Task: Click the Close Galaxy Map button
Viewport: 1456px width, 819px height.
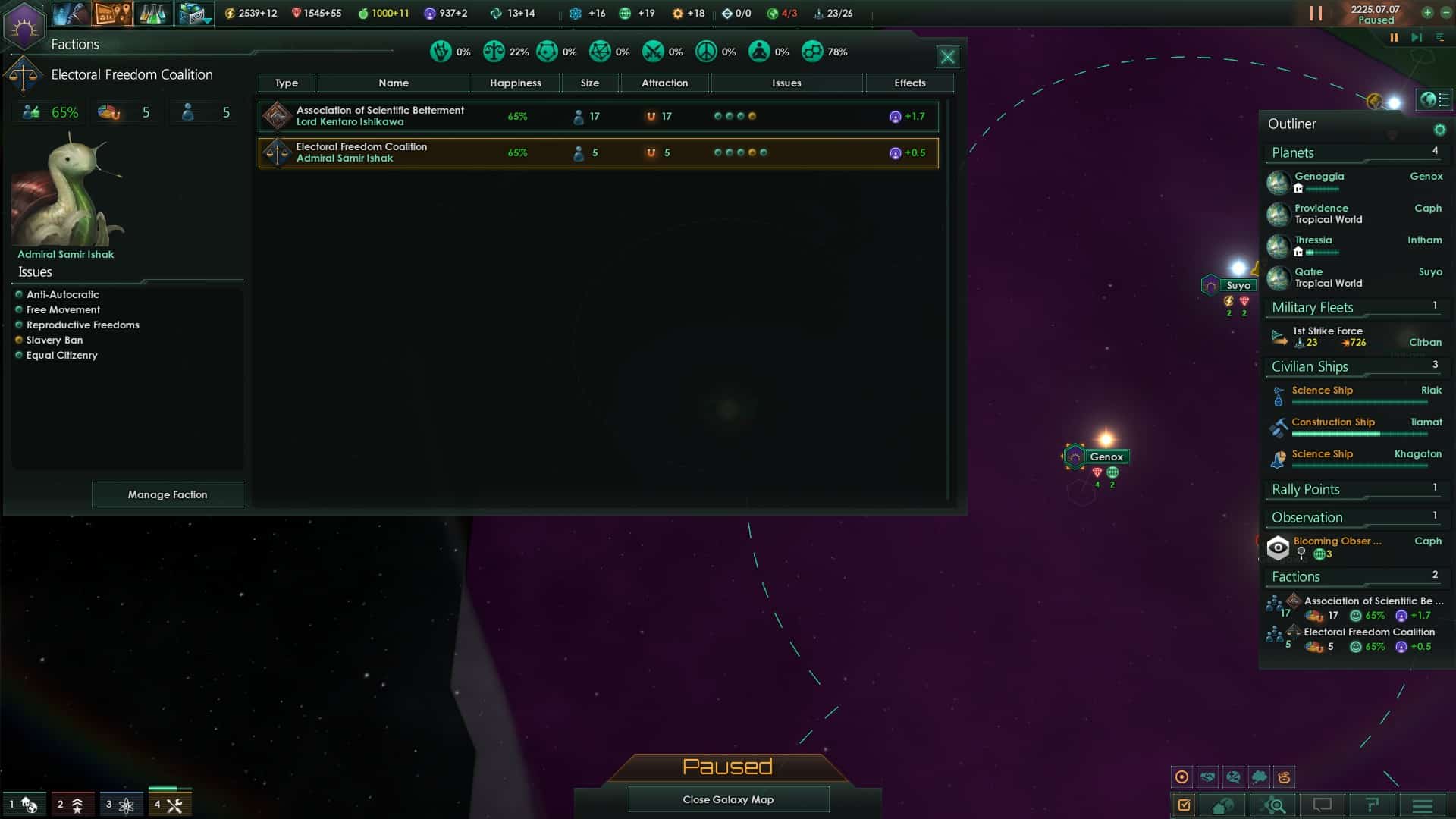Action: pyautogui.click(x=728, y=799)
